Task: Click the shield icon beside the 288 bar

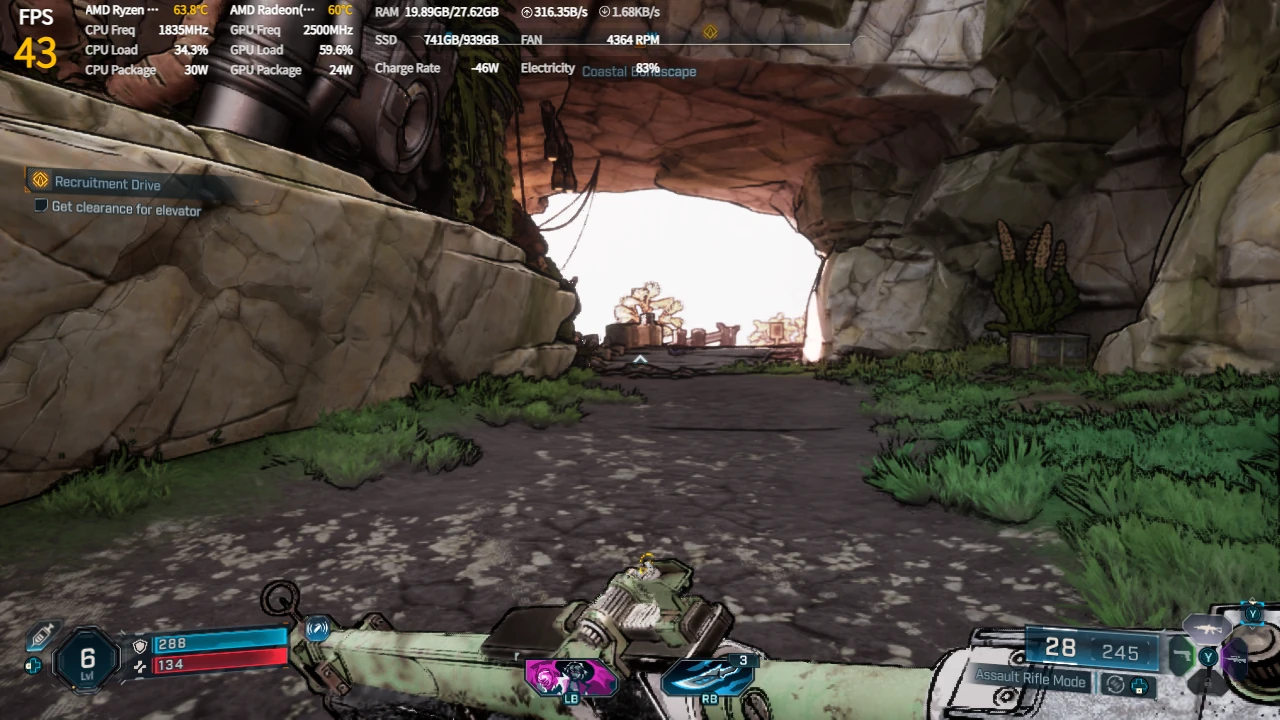Action: coord(140,646)
